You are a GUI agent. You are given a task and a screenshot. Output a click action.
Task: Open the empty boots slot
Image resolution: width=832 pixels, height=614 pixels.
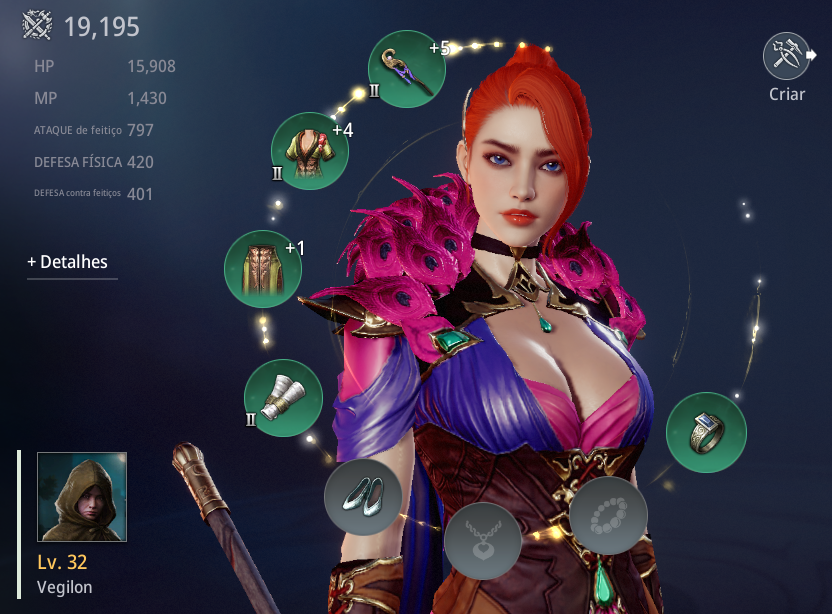(363, 496)
